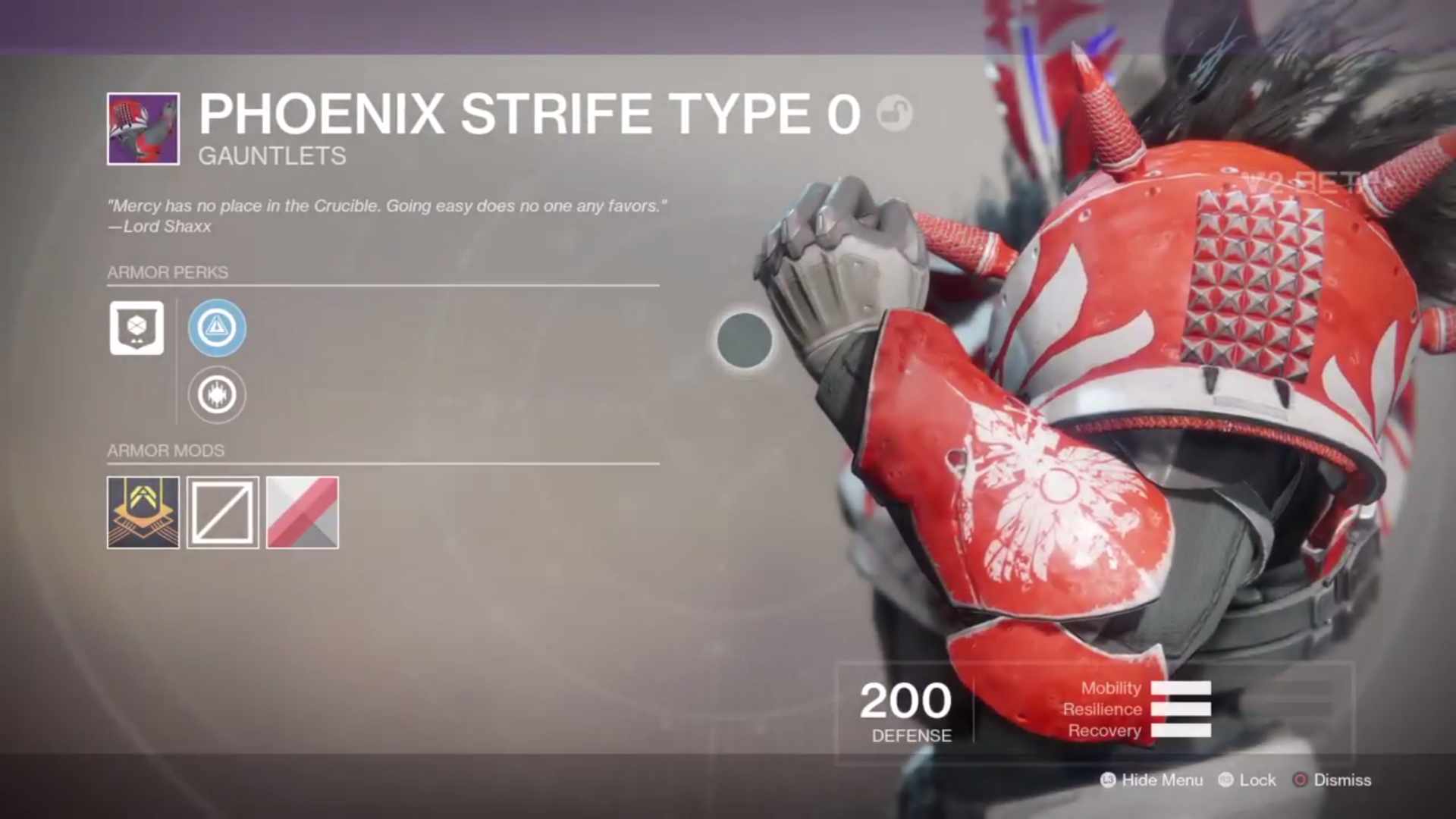Select the second circular armor perk option
This screenshot has width=1456, height=819.
tap(217, 395)
